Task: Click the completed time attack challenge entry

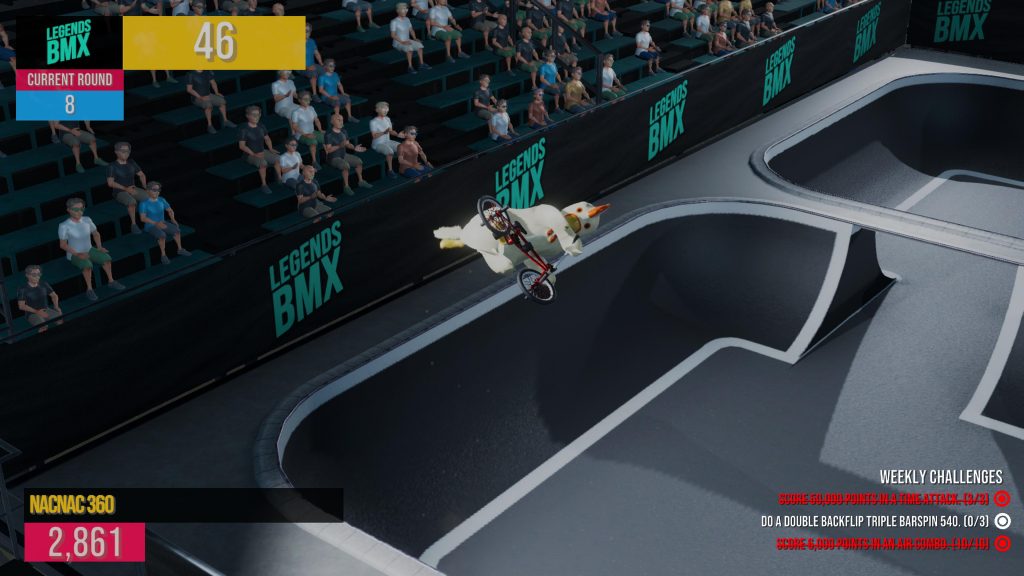Action: (x=884, y=498)
